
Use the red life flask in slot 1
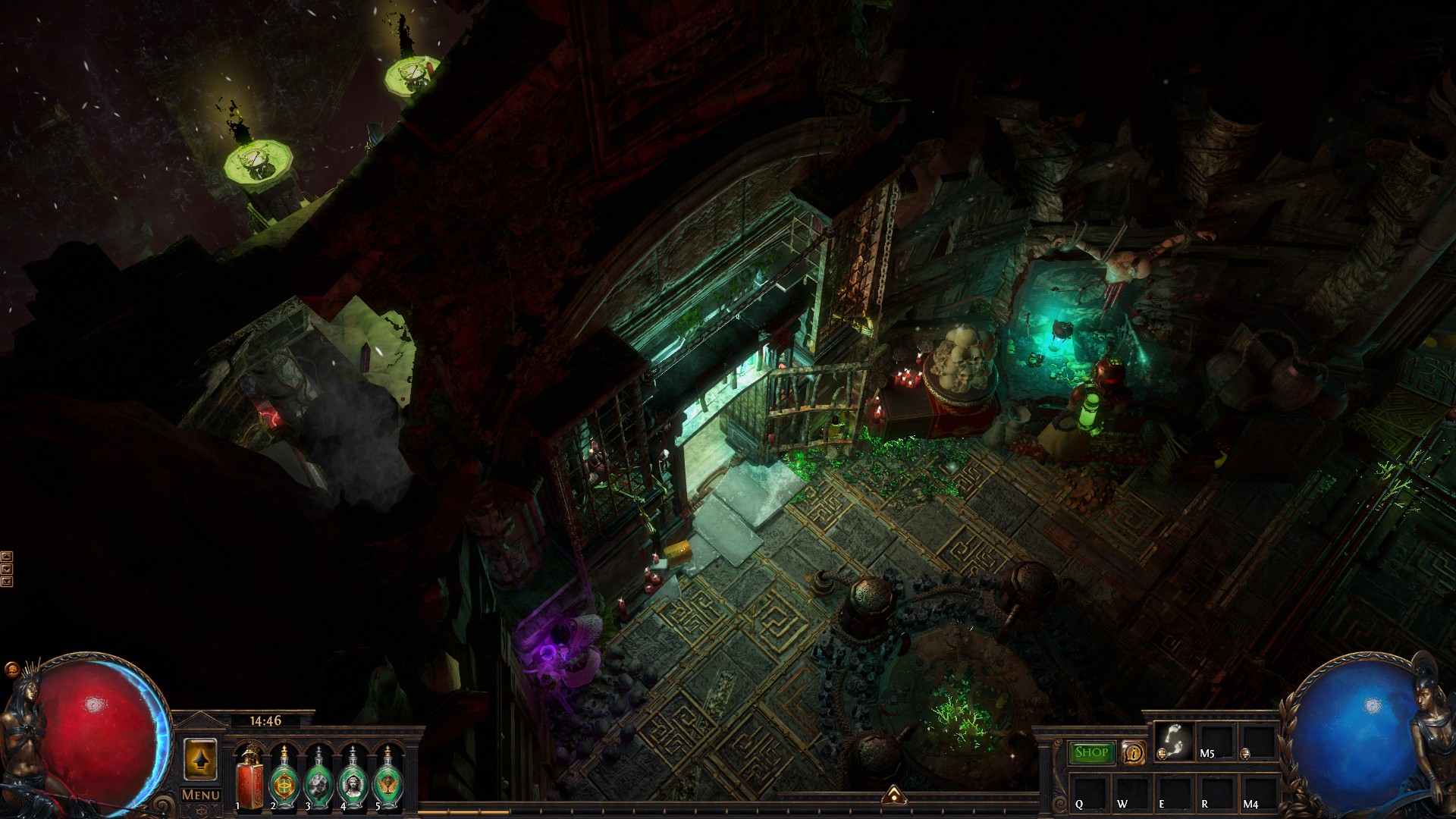[x=249, y=779]
